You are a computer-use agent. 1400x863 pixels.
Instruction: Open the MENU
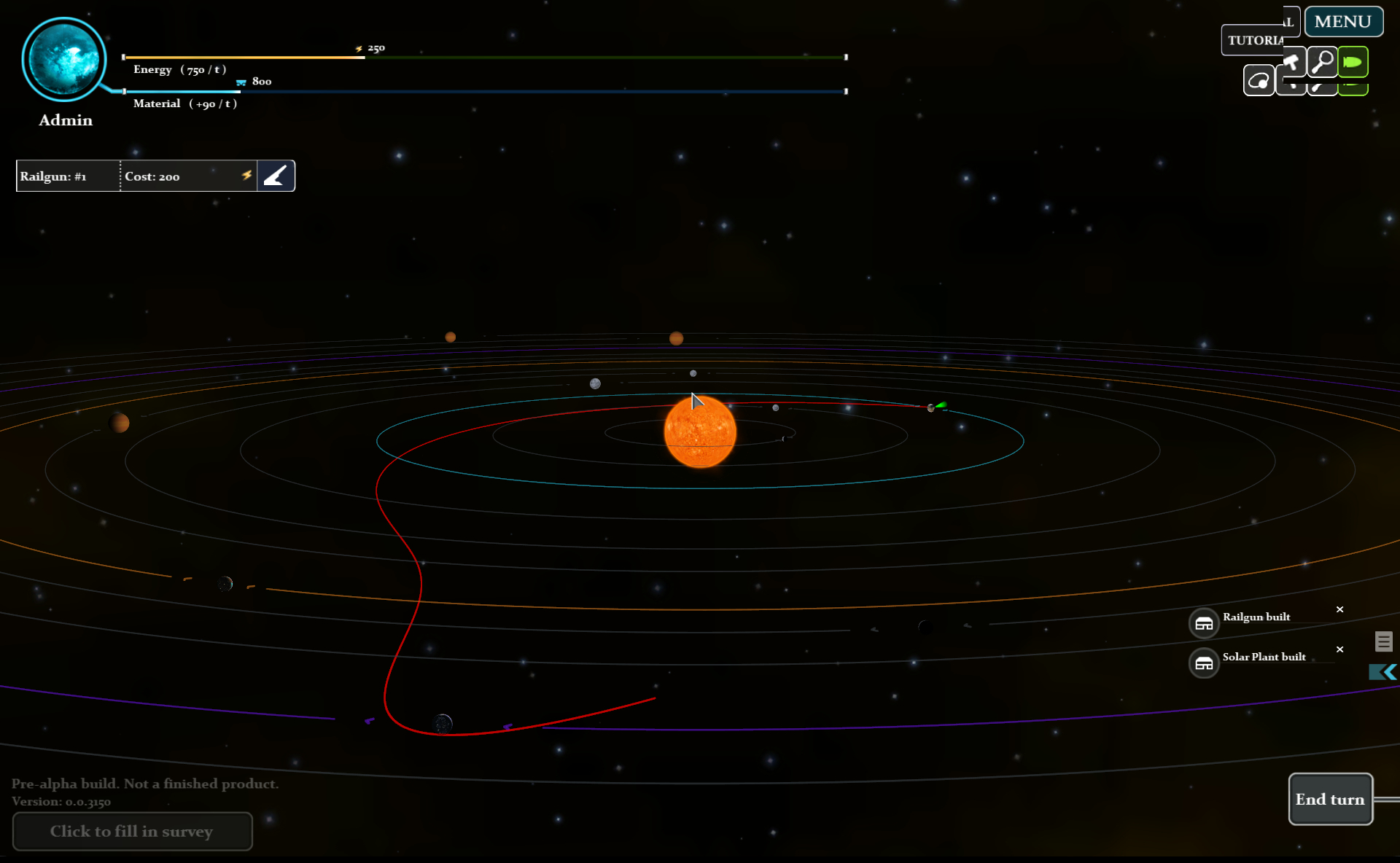coord(1342,21)
